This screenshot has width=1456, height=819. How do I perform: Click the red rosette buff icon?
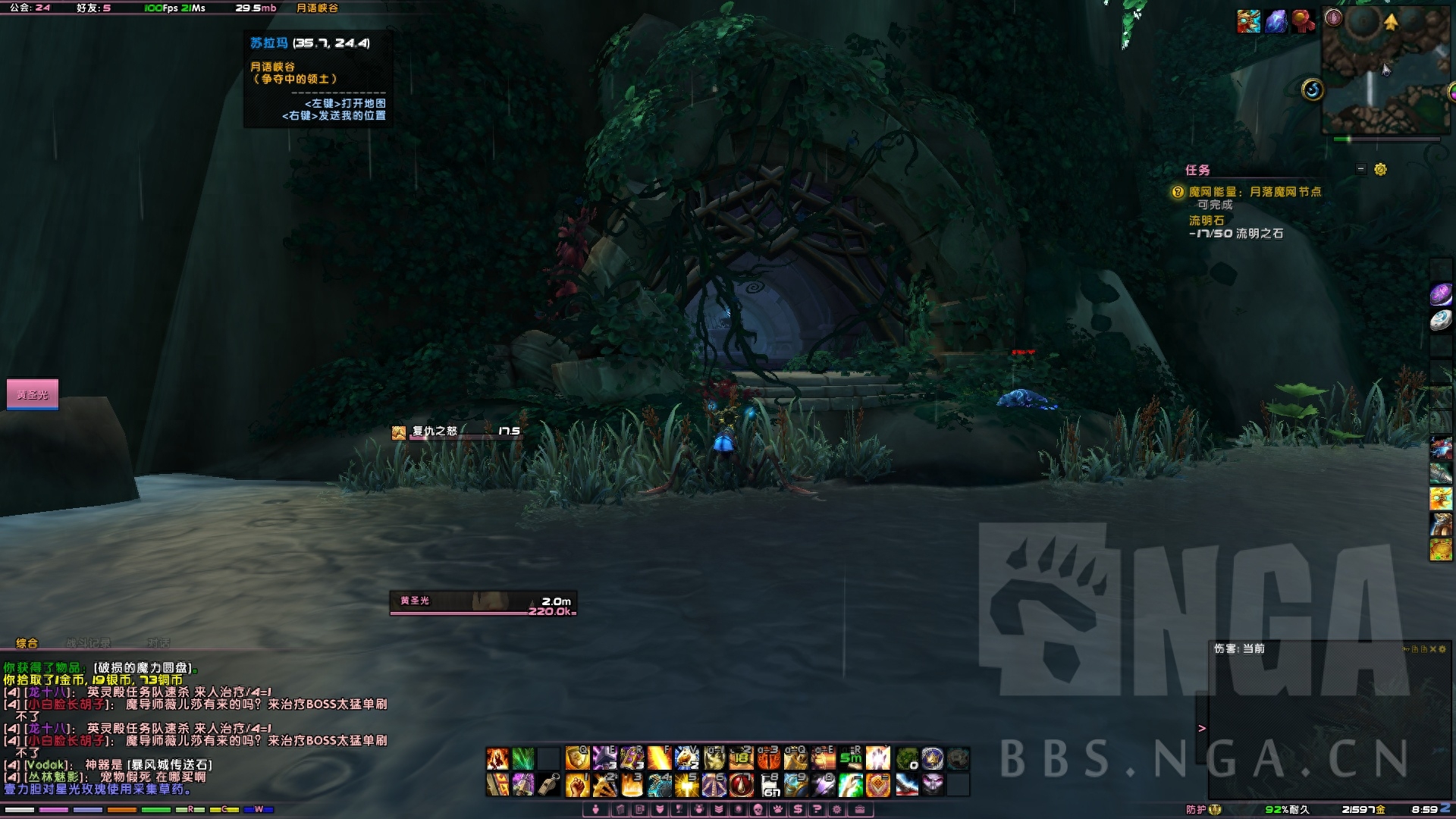(1303, 21)
